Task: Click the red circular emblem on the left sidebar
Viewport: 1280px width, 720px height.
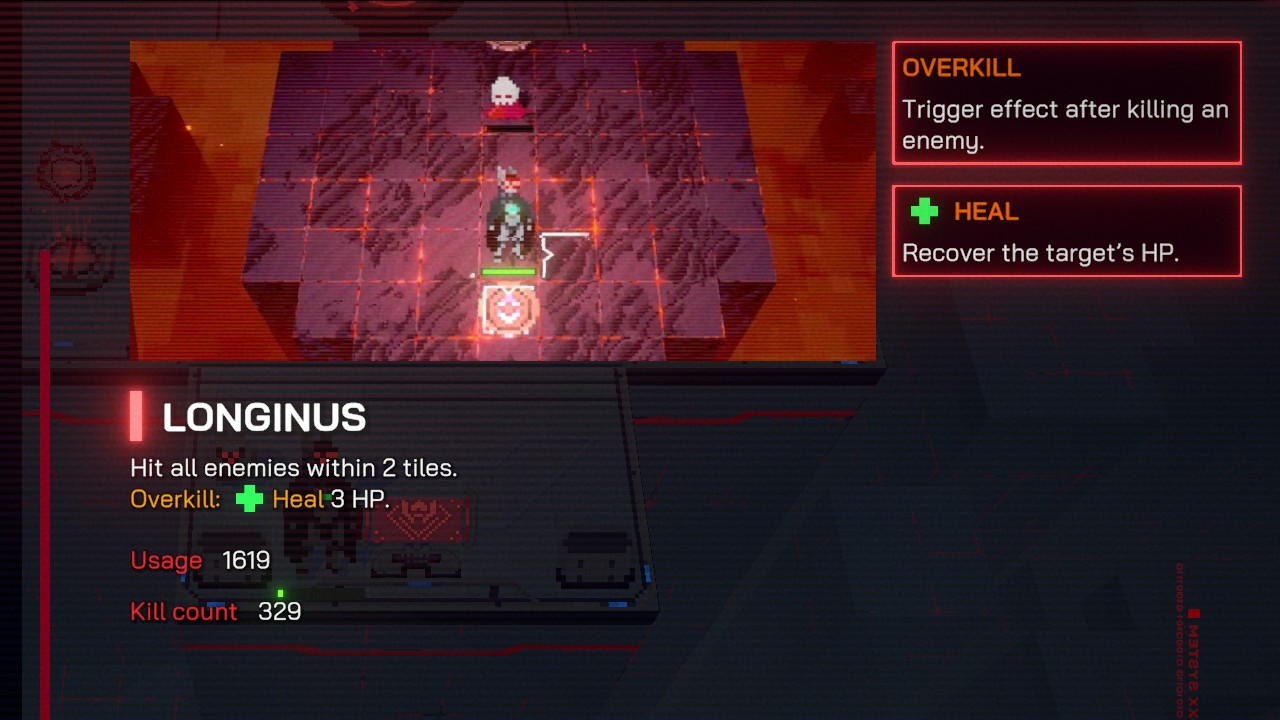Action: pos(65,171)
